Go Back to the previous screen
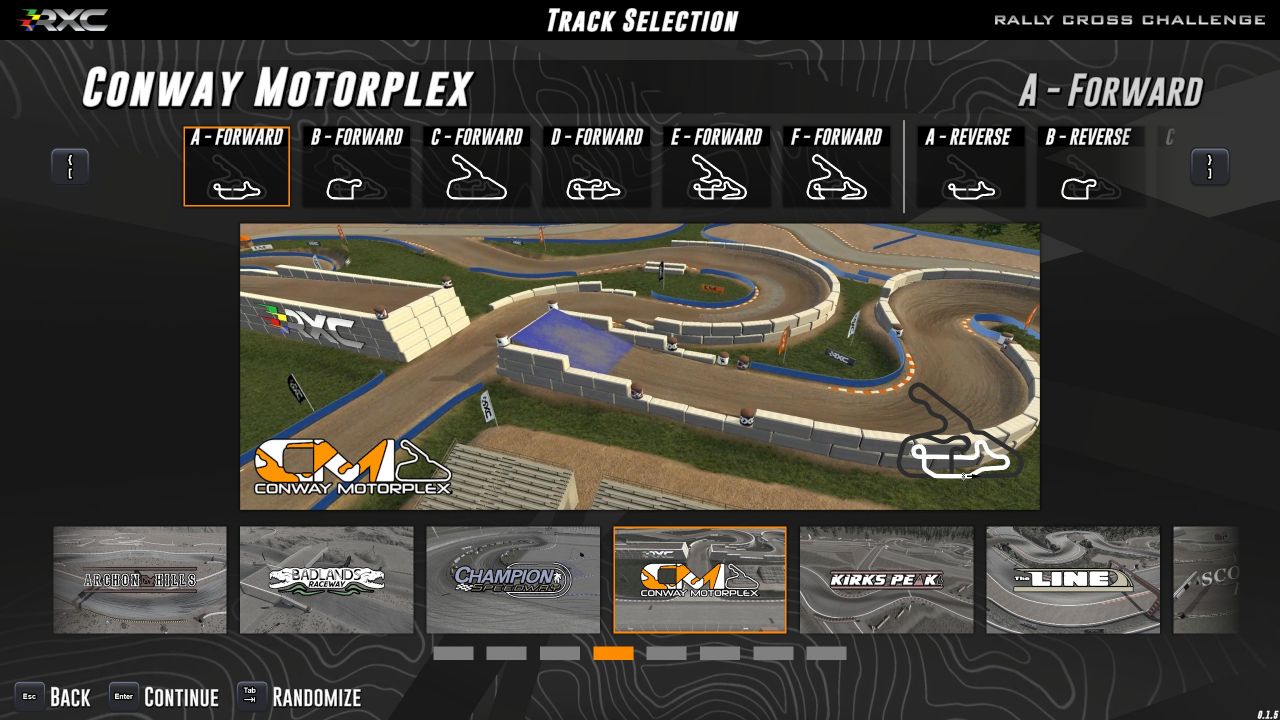The width and height of the screenshot is (1280, 720). [x=53, y=697]
